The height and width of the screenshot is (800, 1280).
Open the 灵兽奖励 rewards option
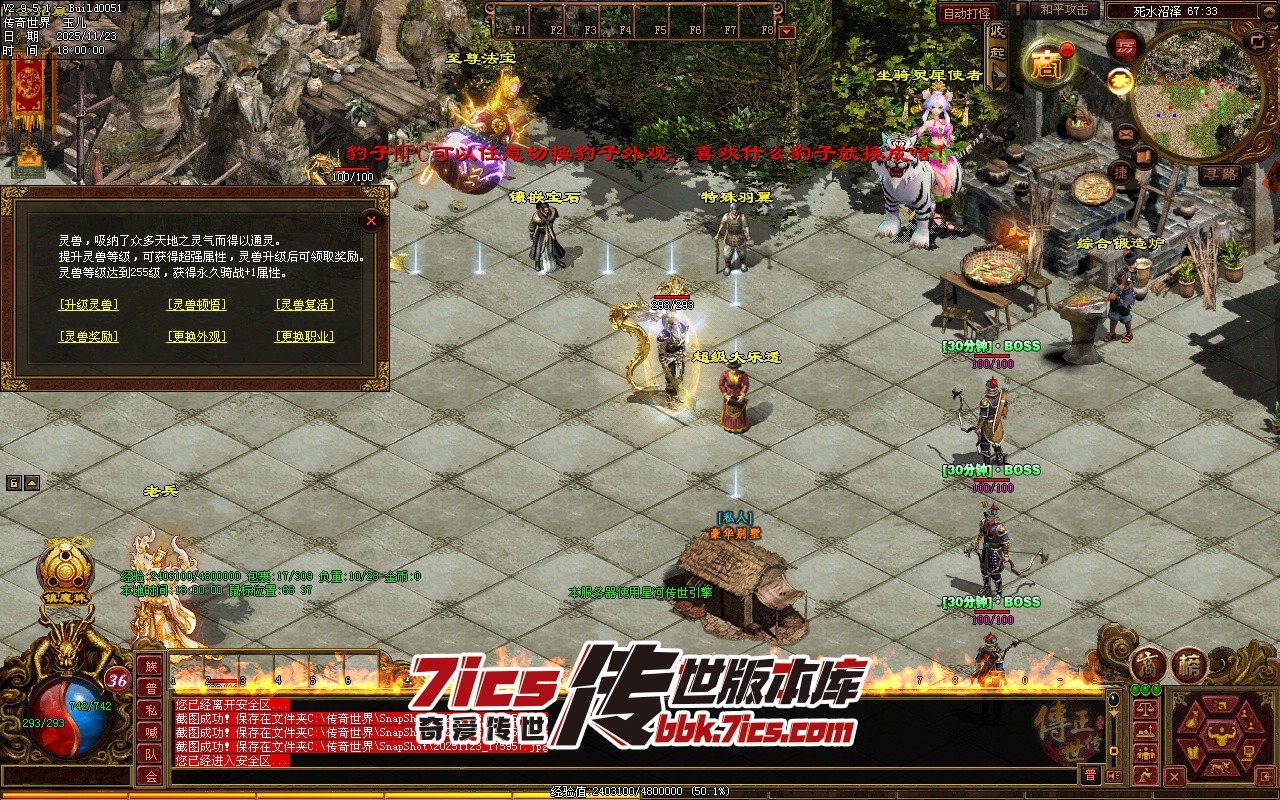click(88, 337)
